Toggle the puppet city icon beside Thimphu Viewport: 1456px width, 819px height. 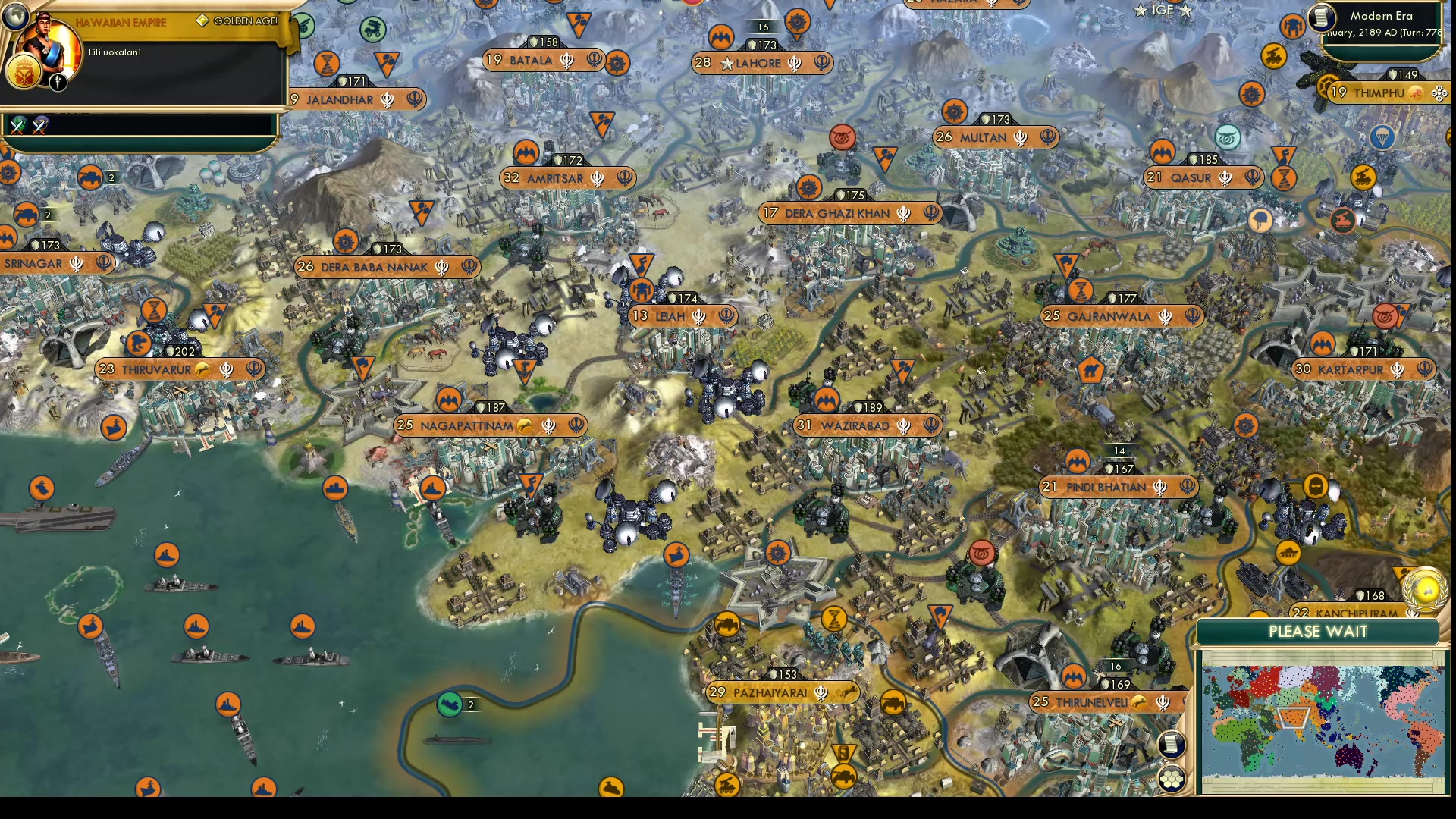pyautogui.click(x=1417, y=94)
